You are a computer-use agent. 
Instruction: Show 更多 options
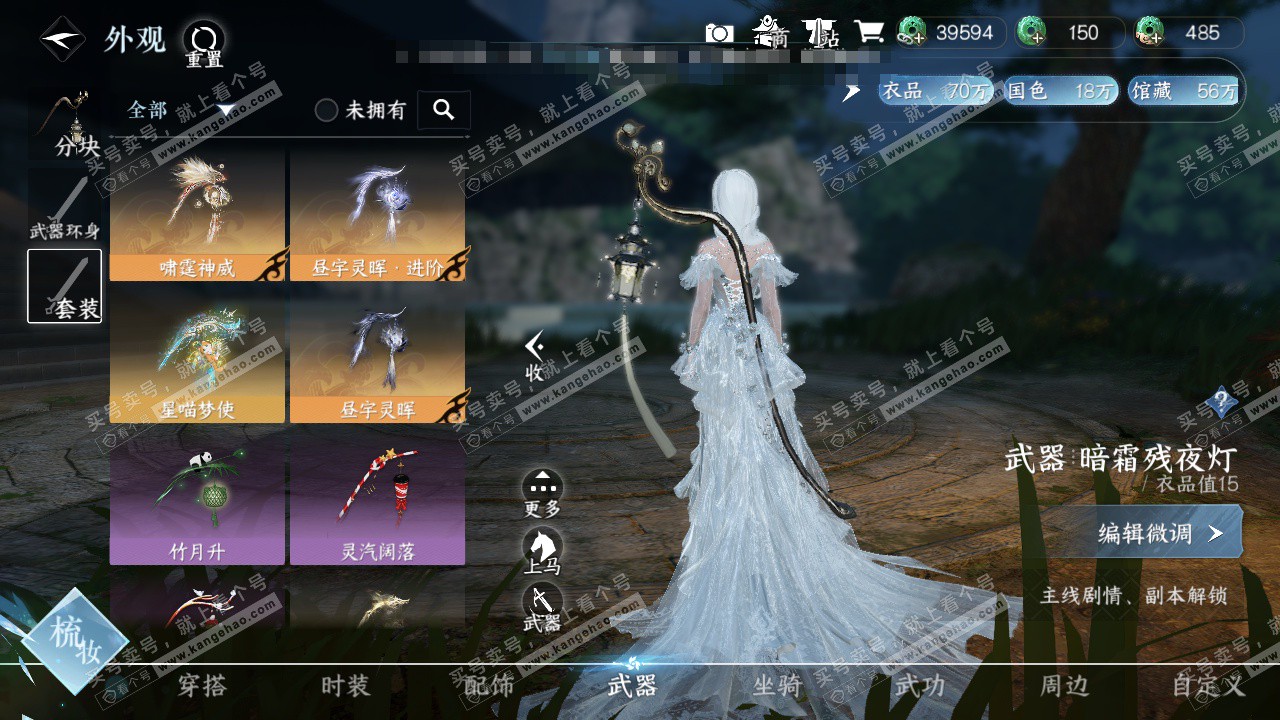pos(543,492)
